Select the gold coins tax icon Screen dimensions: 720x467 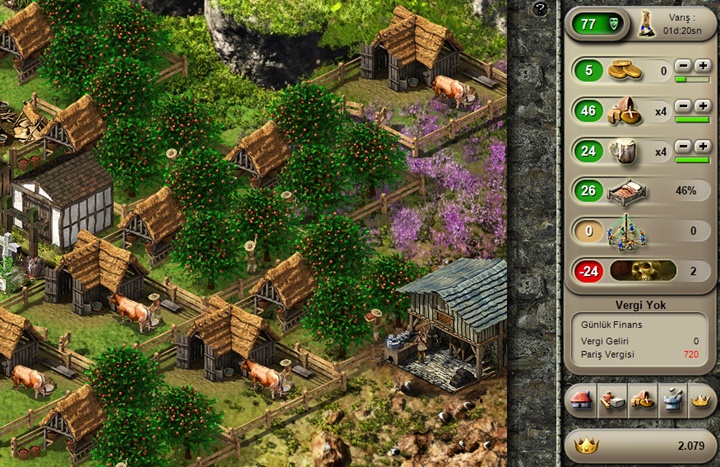point(626,71)
